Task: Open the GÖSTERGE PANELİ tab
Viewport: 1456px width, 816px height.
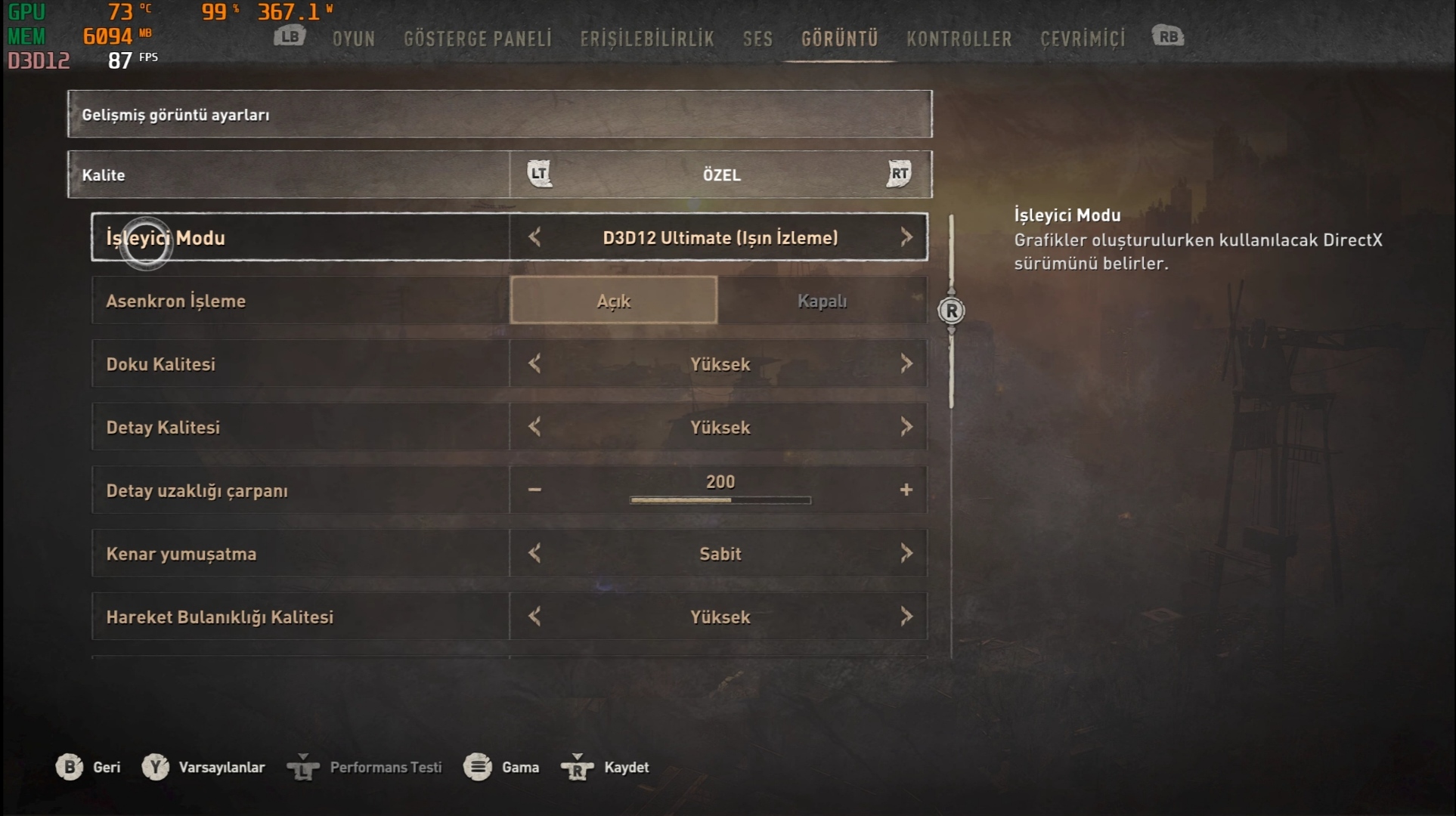Action: pyautogui.click(x=477, y=39)
